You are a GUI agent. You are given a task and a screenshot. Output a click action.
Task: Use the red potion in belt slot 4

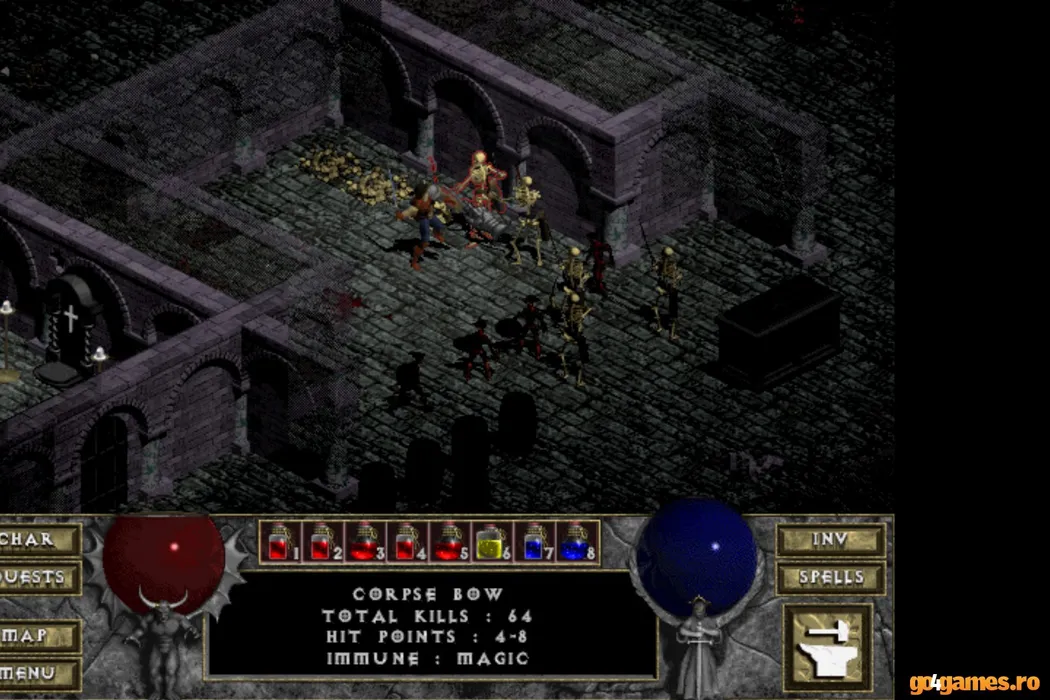[x=405, y=542]
